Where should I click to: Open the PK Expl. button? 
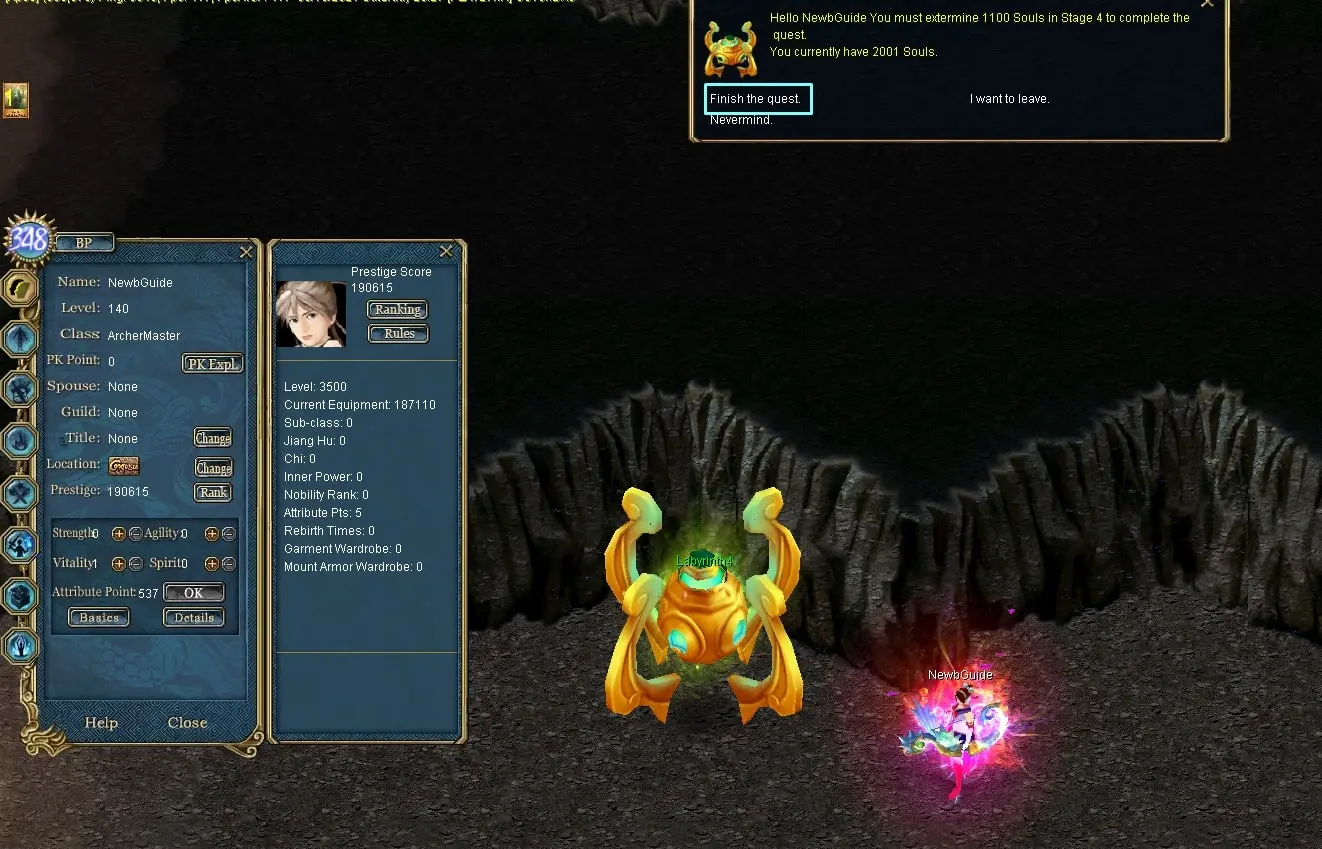click(212, 364)
